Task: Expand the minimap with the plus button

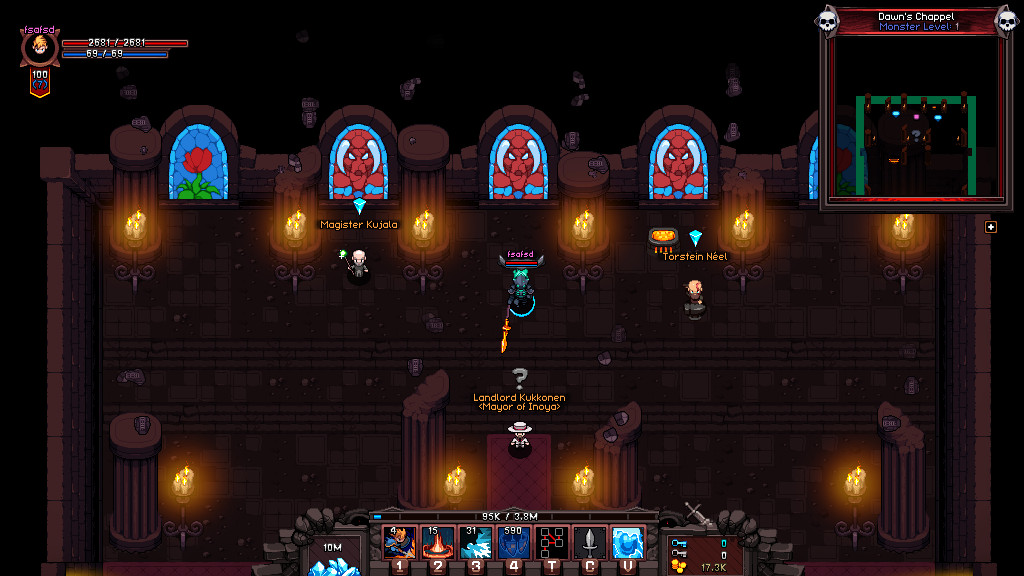Action: click(991, 227)
